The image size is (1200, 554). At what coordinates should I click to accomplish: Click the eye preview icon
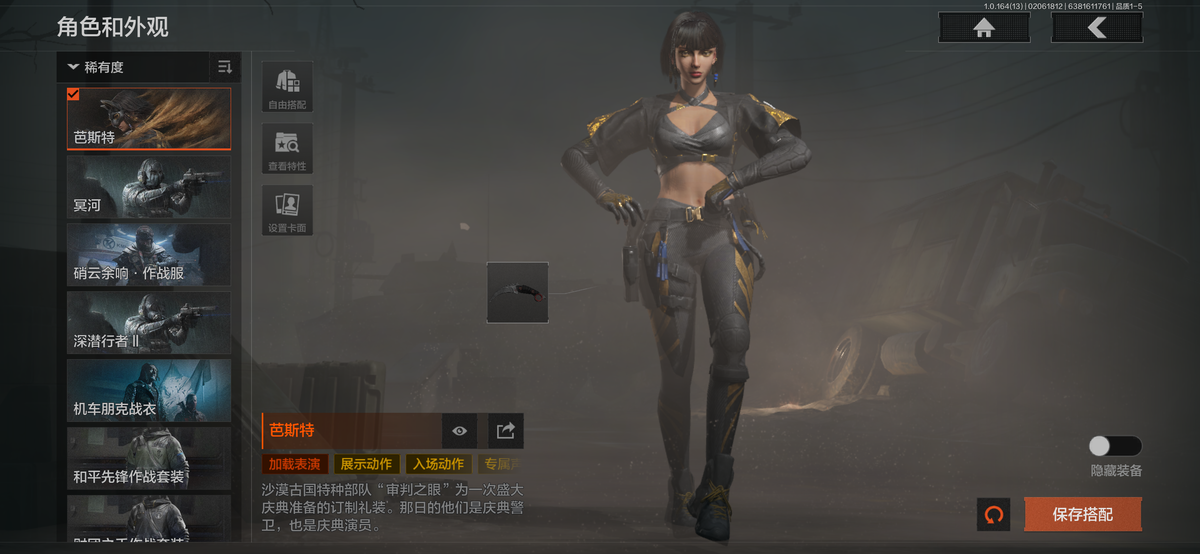point(459,431)
